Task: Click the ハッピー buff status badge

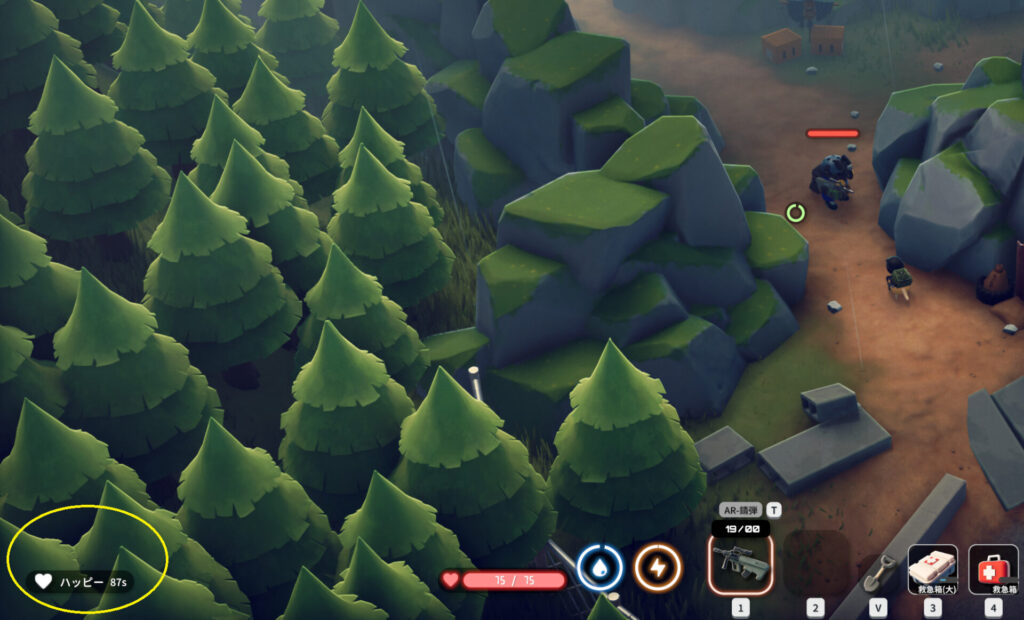Action: pos(78,581)
